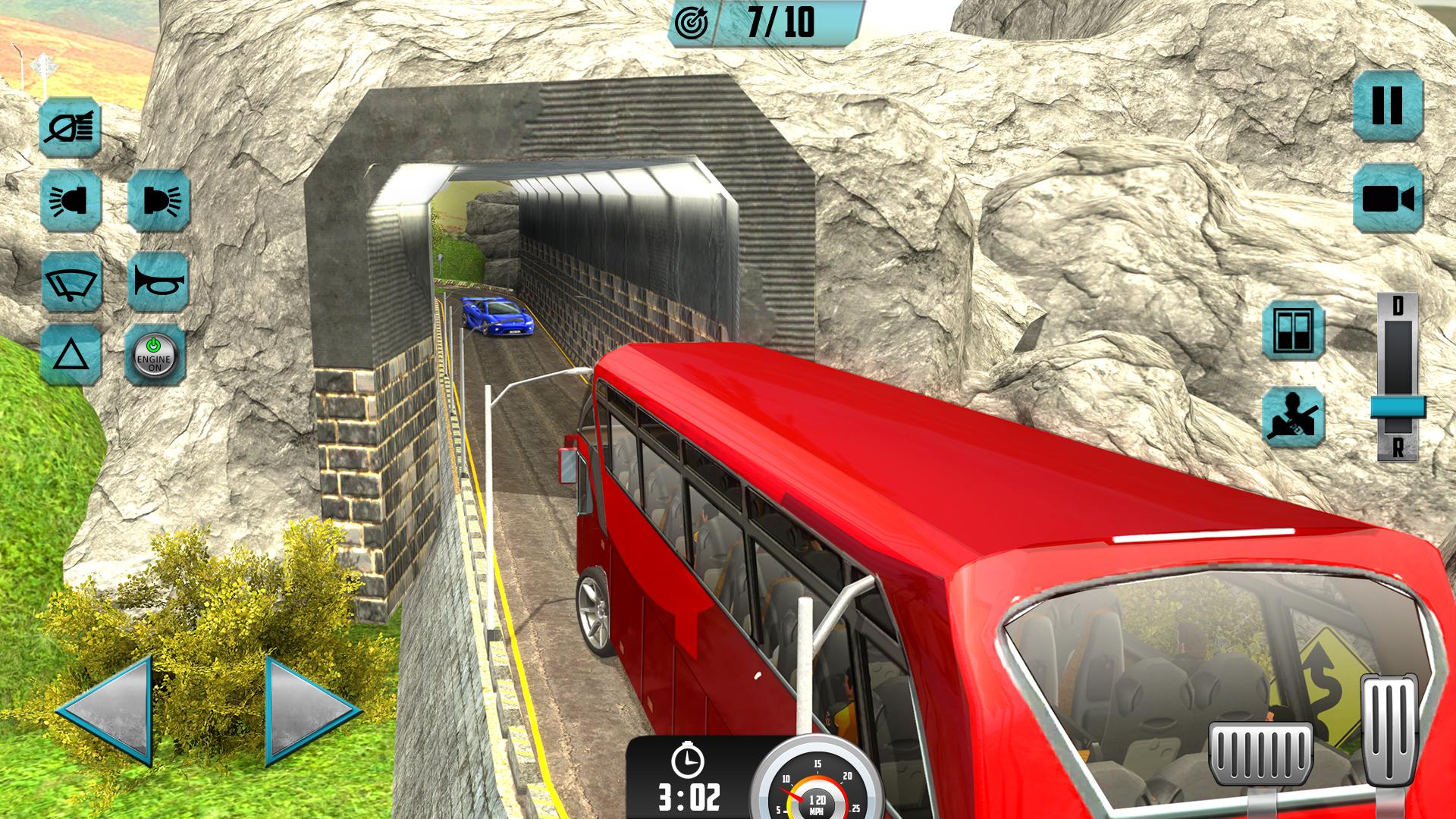Viewport: 1456px width, 819px height.
Task: Click the D/R gear shift slider
Action: point(1397,406)
